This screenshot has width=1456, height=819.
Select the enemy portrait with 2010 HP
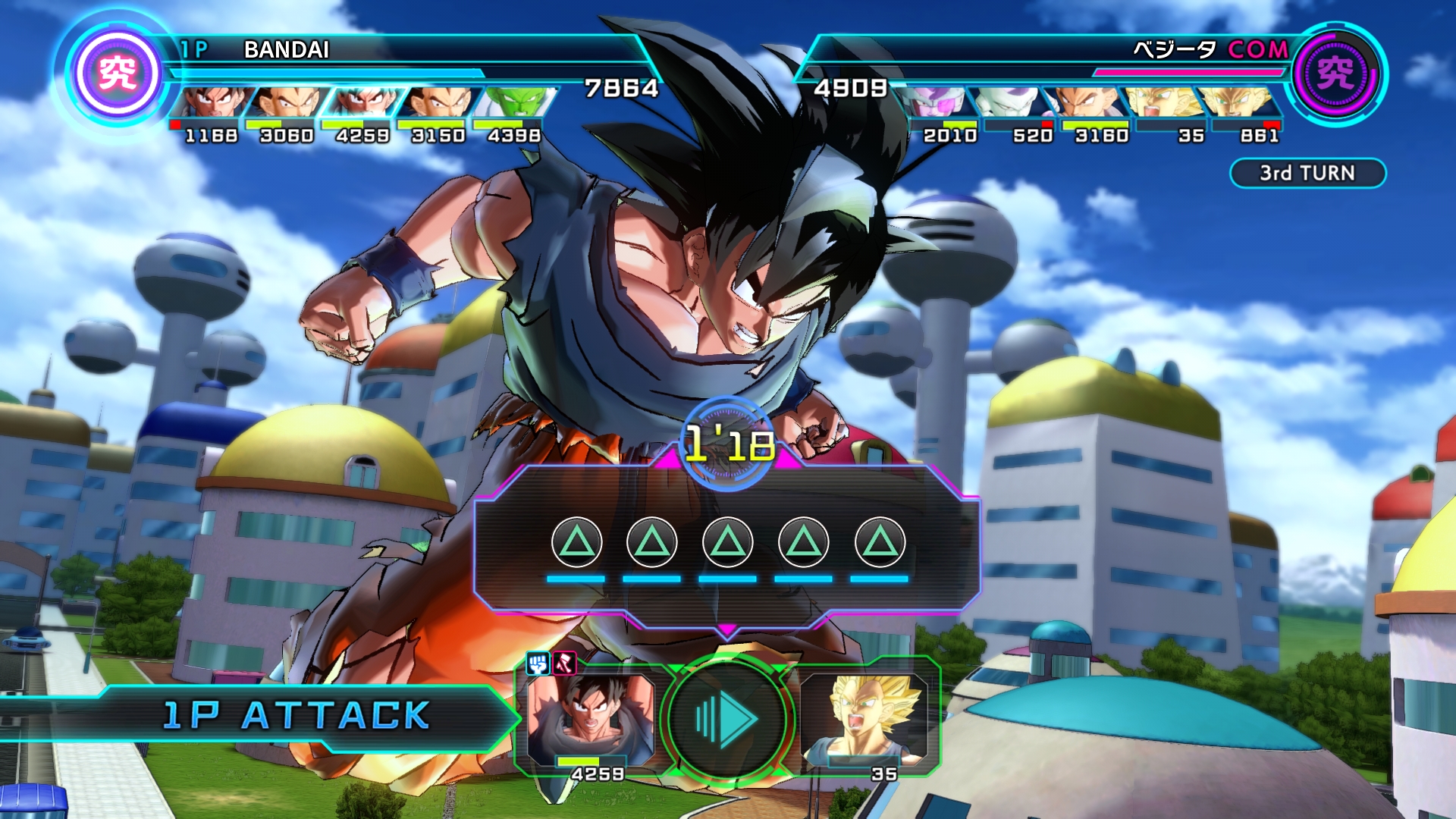point(940,102)
